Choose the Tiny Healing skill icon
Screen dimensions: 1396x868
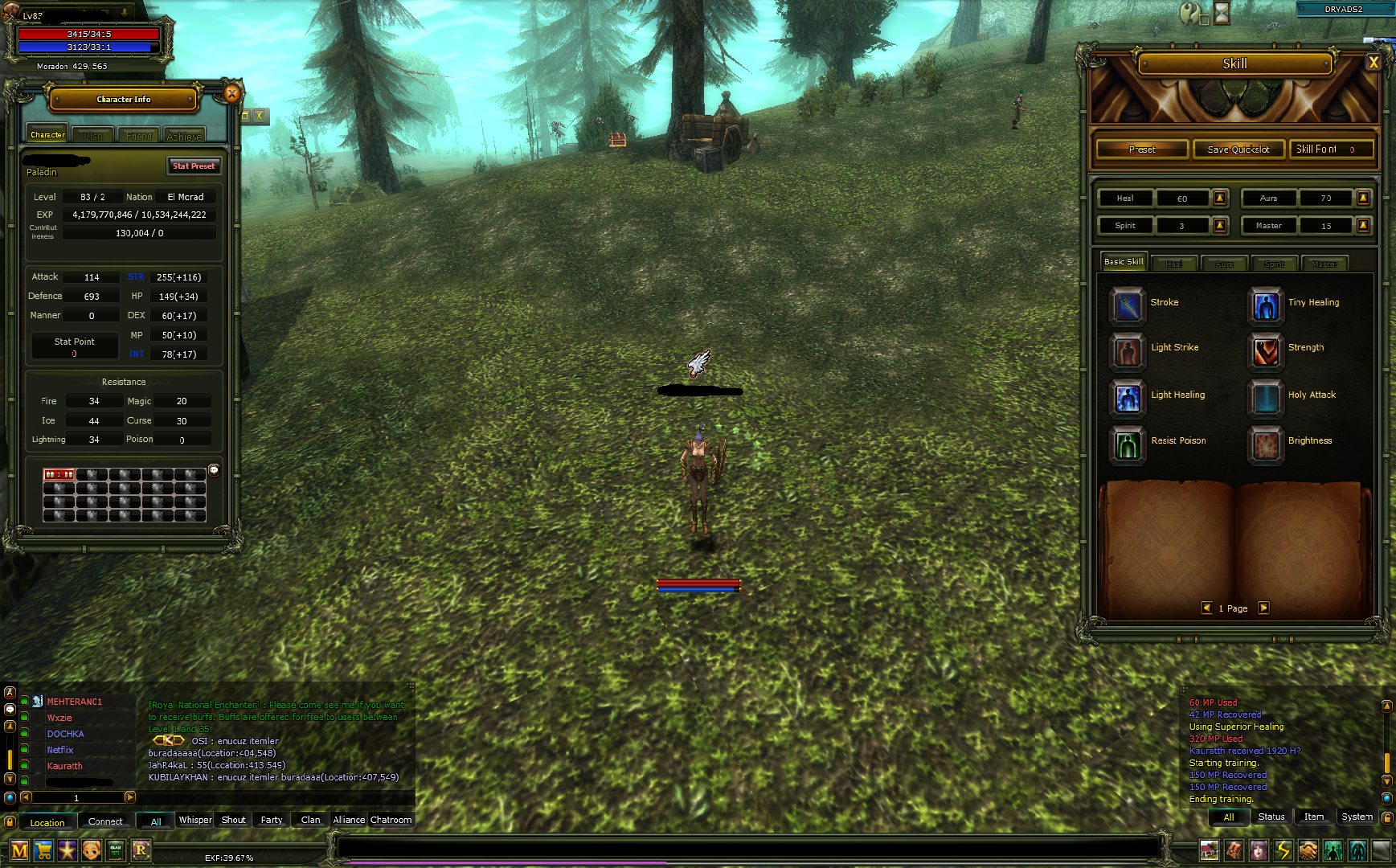1265,305
